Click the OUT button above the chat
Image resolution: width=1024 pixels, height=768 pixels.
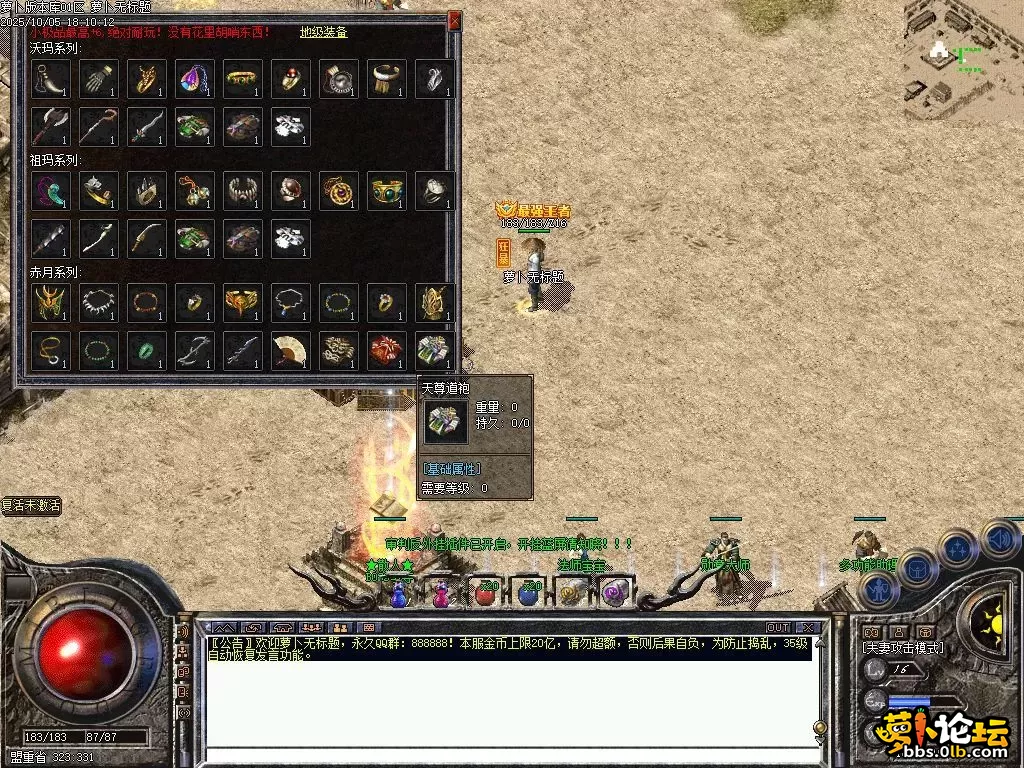[x=778, y=628]
